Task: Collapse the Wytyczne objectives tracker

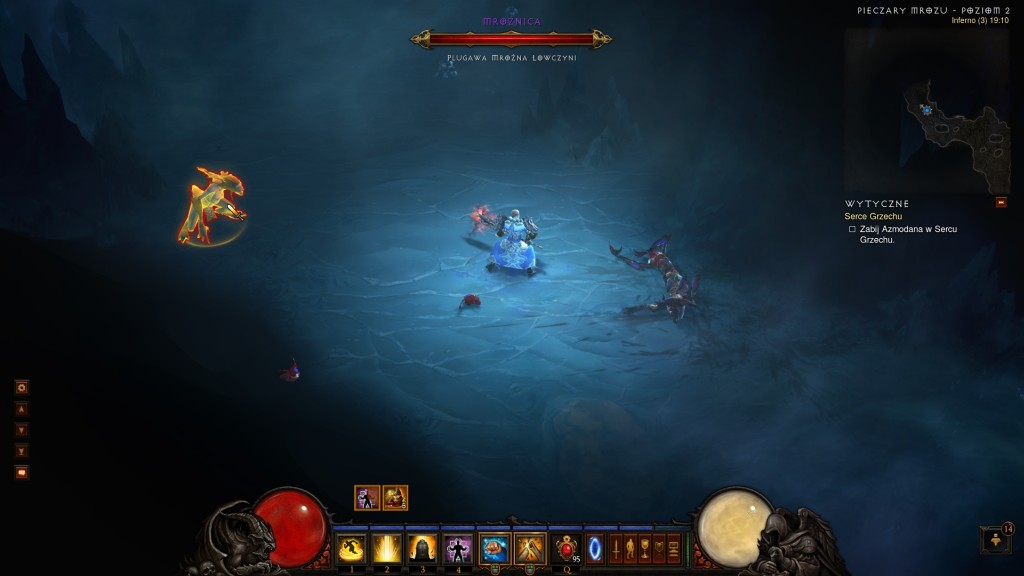Action: click(1001, 203)
